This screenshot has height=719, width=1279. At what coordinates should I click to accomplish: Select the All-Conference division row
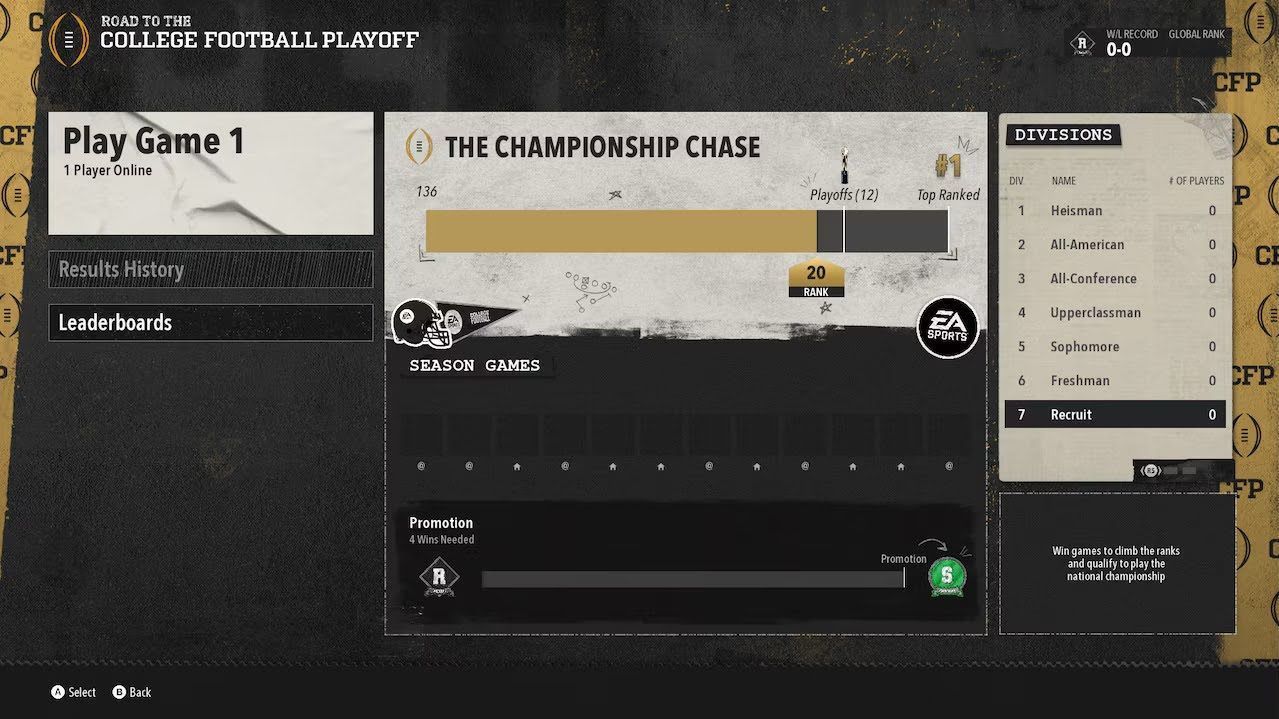[1115, 279]
